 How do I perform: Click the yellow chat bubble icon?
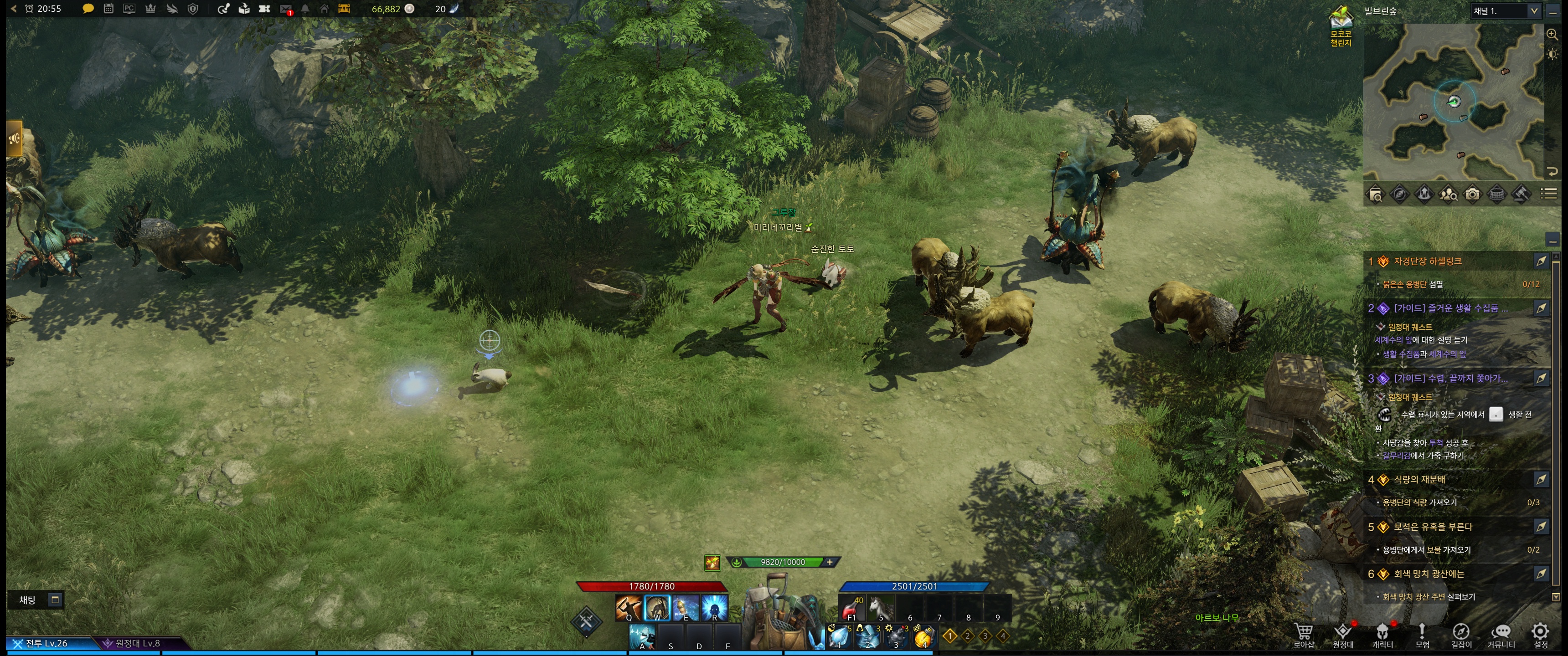tap(88, 9)
